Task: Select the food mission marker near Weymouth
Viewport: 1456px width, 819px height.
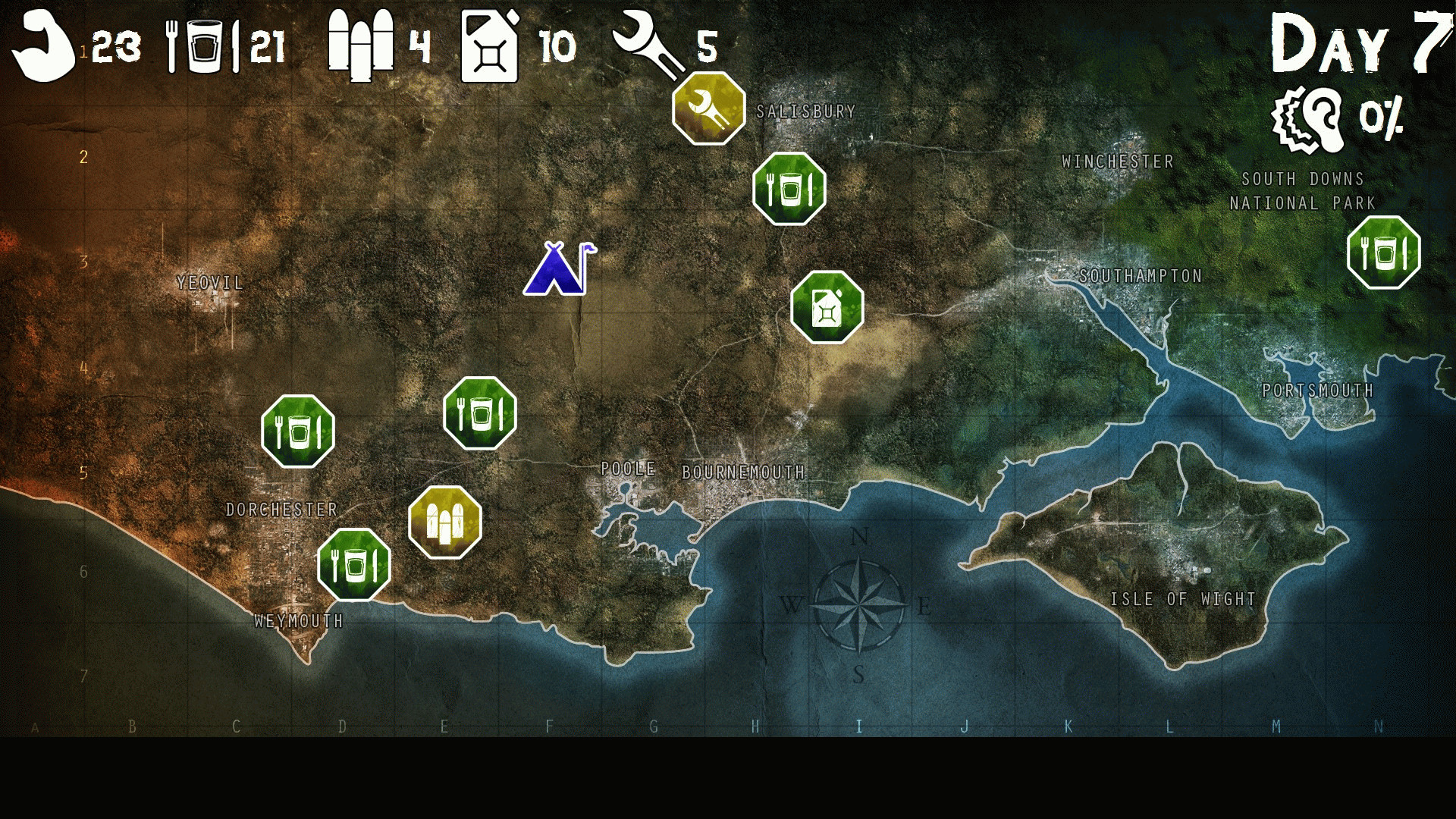Action: [353, 564]
